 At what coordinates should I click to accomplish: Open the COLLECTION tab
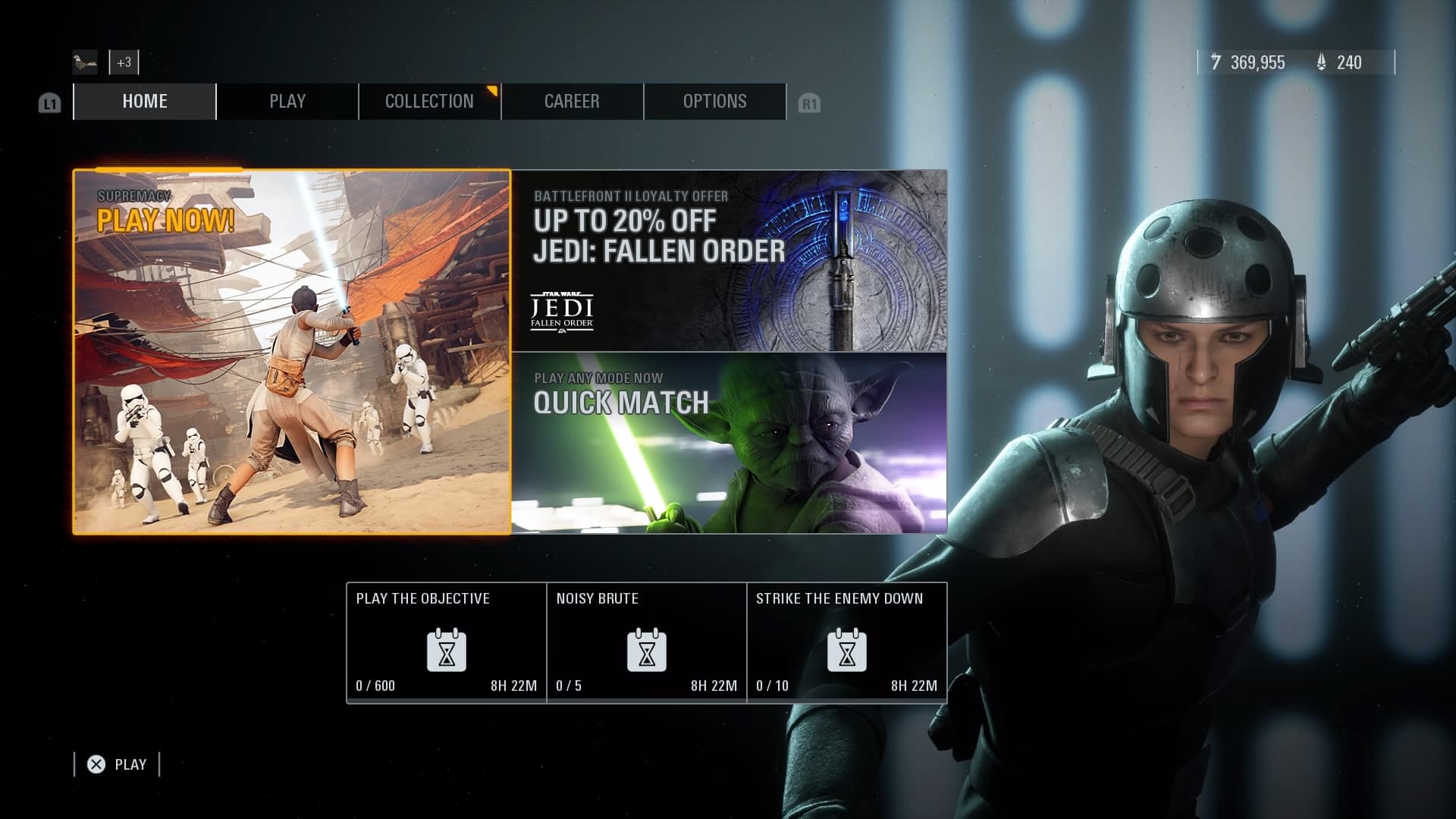click(x=428, y=101)
